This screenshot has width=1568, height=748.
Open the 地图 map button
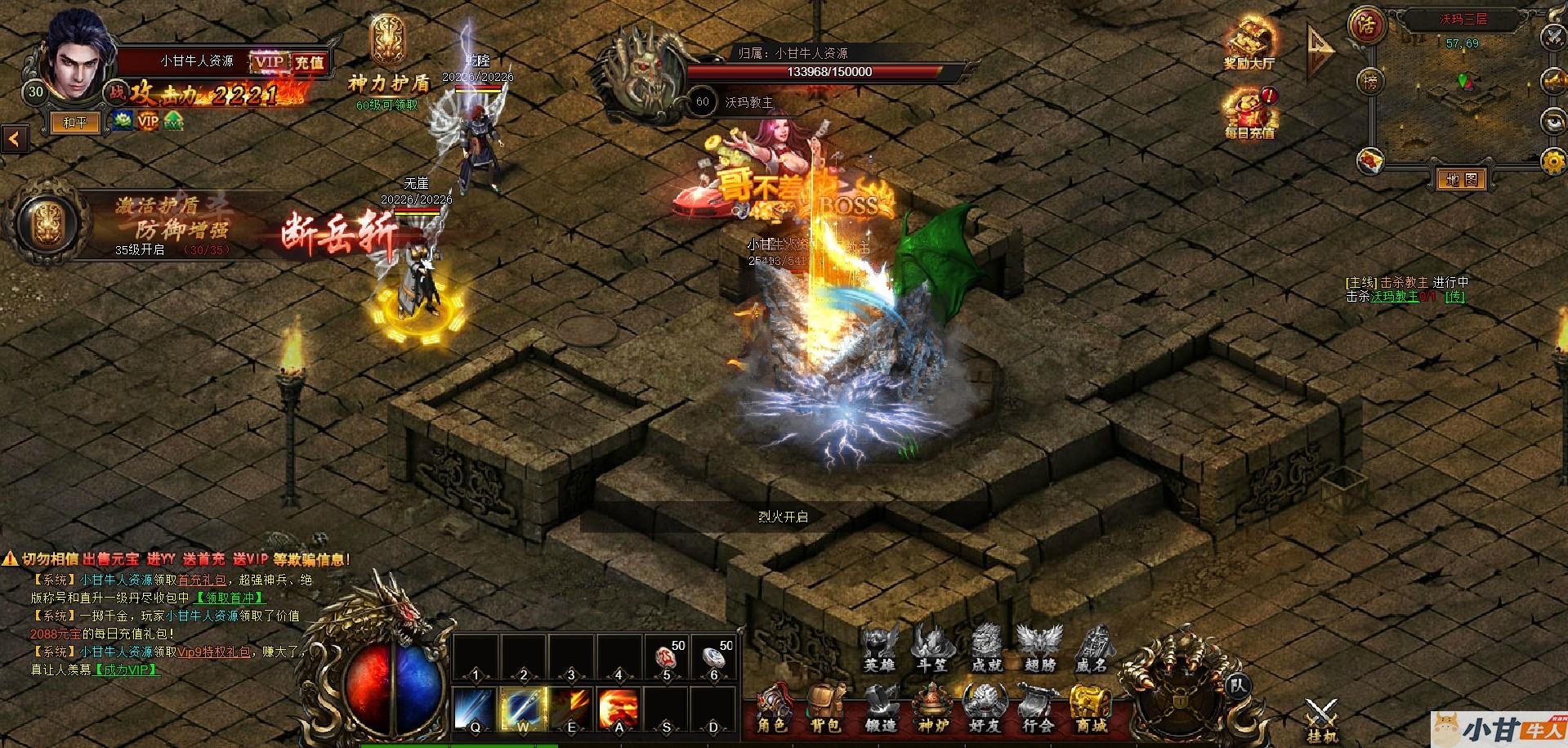[1461, 179]
